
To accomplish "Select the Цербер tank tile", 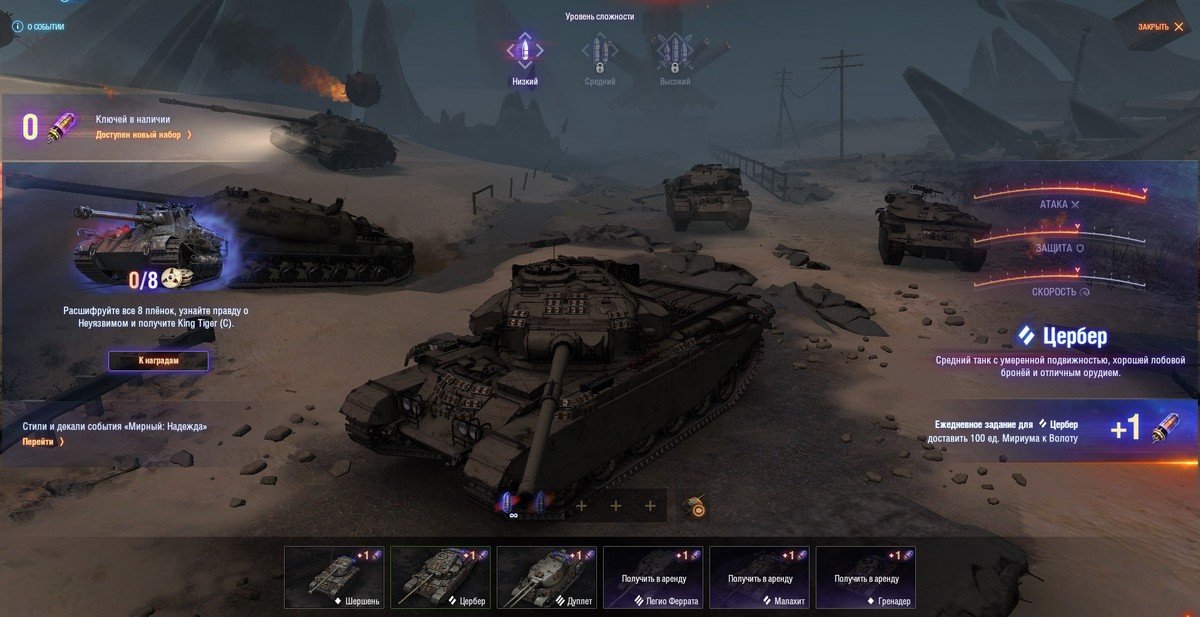I will [440, 577].
